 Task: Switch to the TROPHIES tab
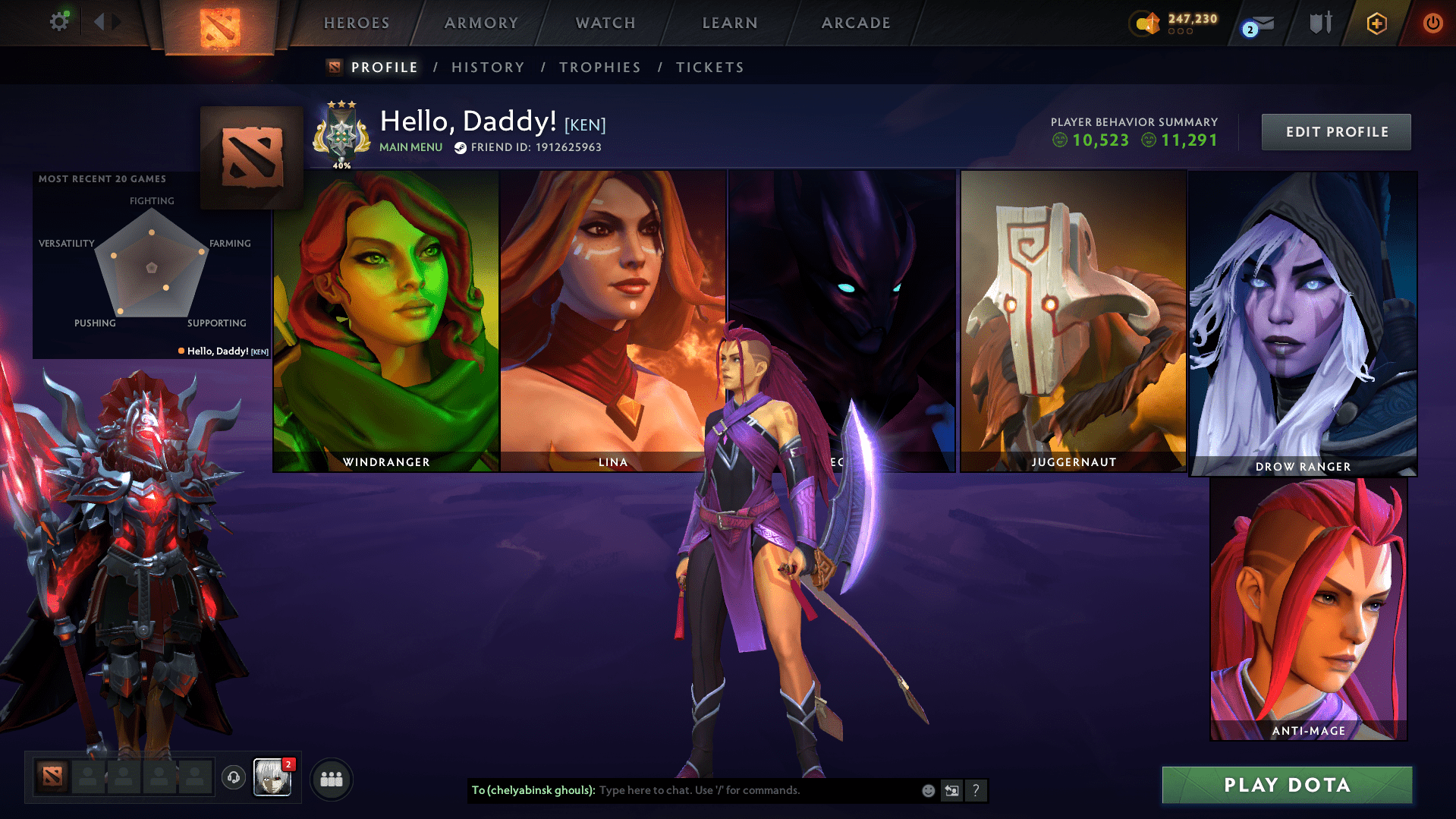tap(599, 67)
